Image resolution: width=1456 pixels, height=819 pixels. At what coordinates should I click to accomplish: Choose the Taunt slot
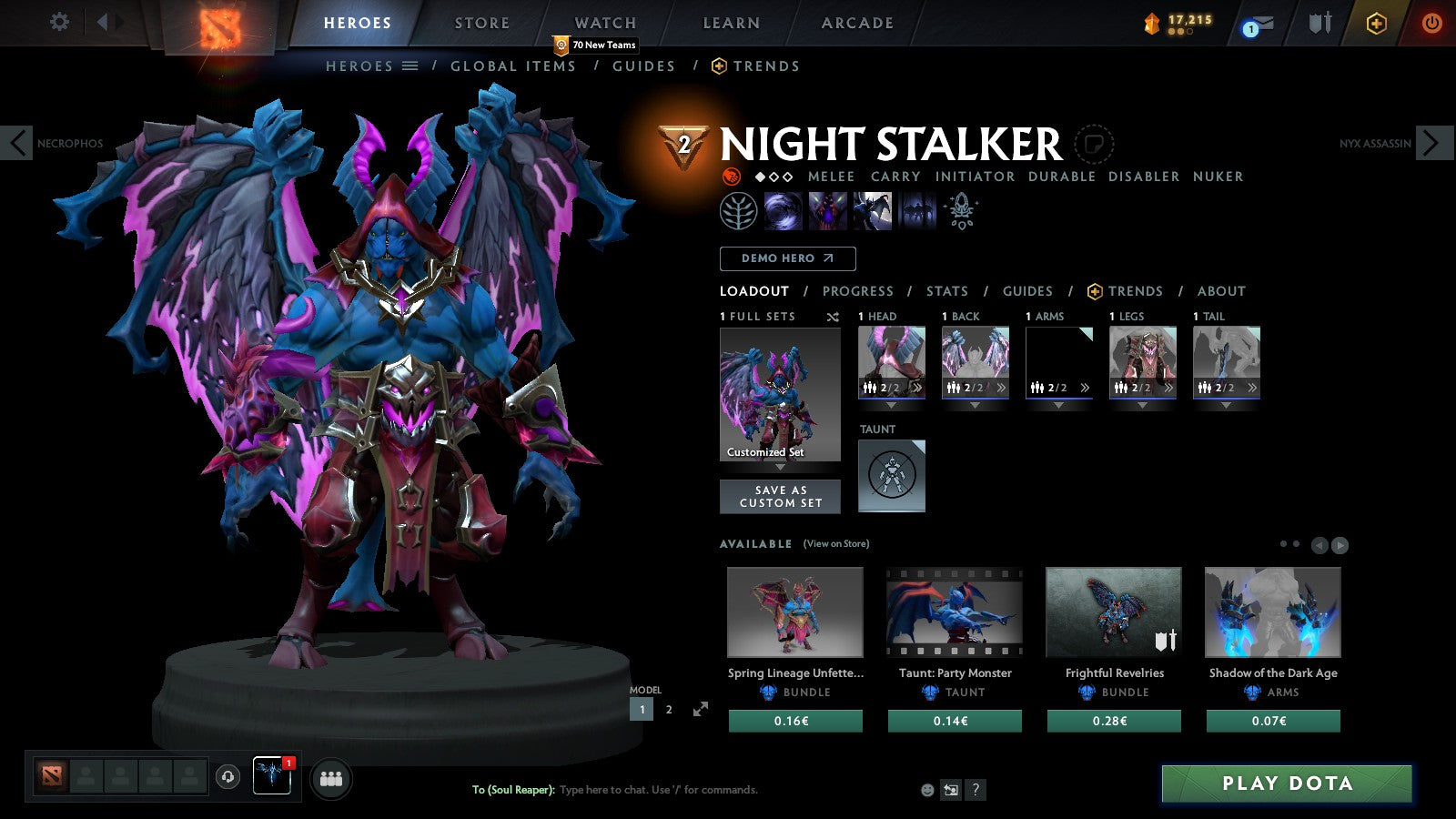(891, 475)
